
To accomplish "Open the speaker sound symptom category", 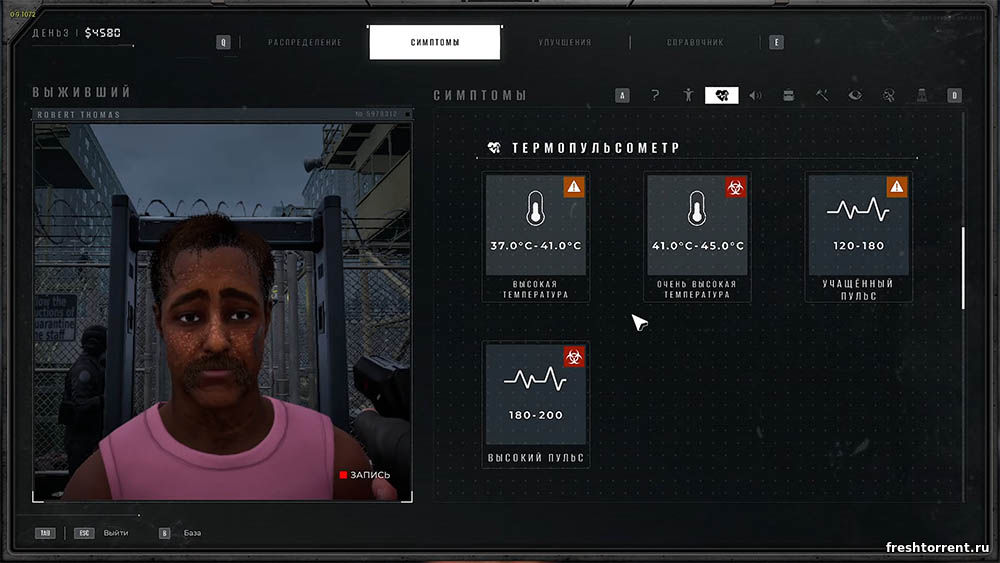I will pyautogui.click(x=755, y=96).
